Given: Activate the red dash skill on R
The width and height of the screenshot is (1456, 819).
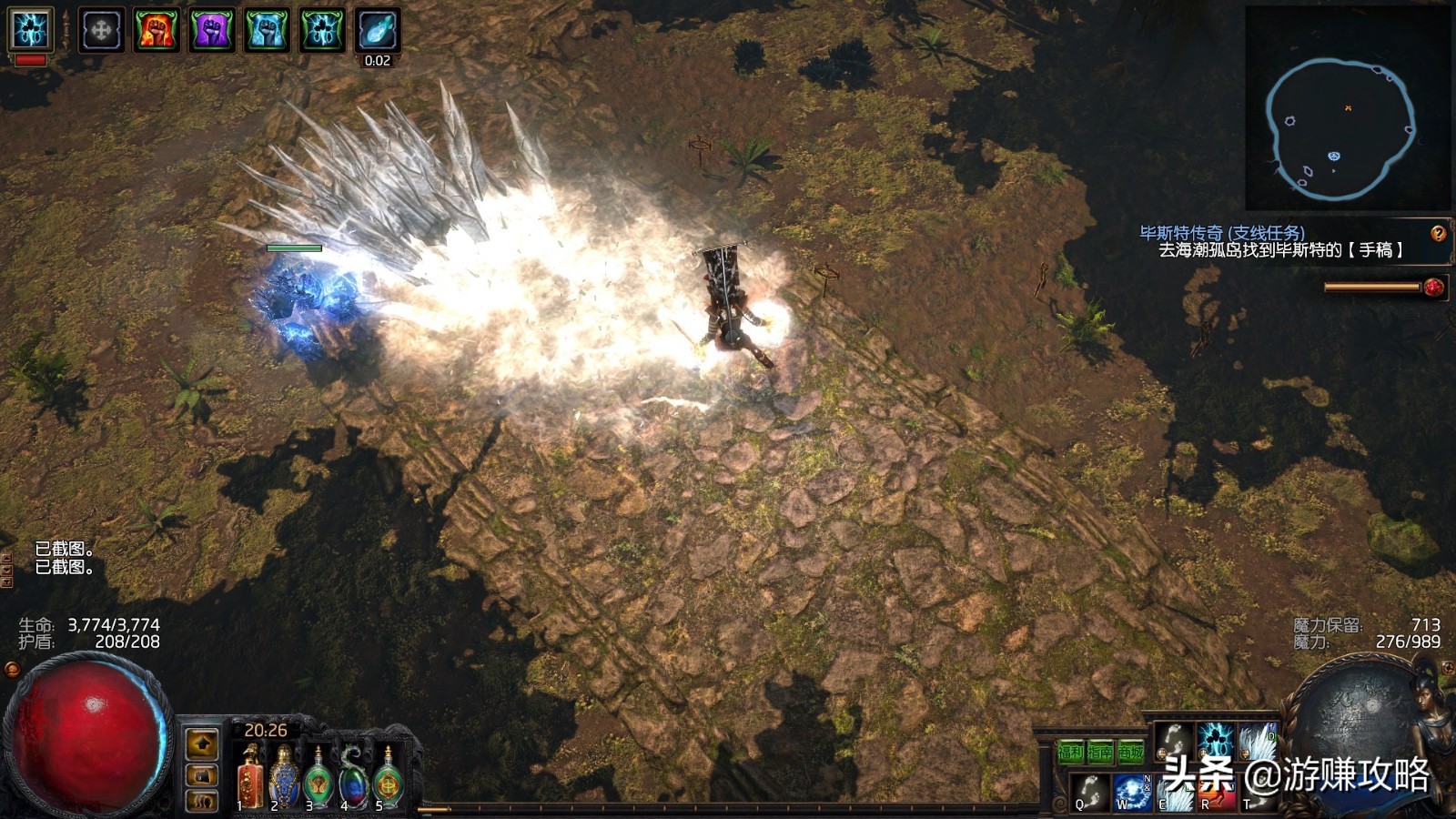Looking at the screenshot, I should pyautogui.click(x=1216, y=794).
